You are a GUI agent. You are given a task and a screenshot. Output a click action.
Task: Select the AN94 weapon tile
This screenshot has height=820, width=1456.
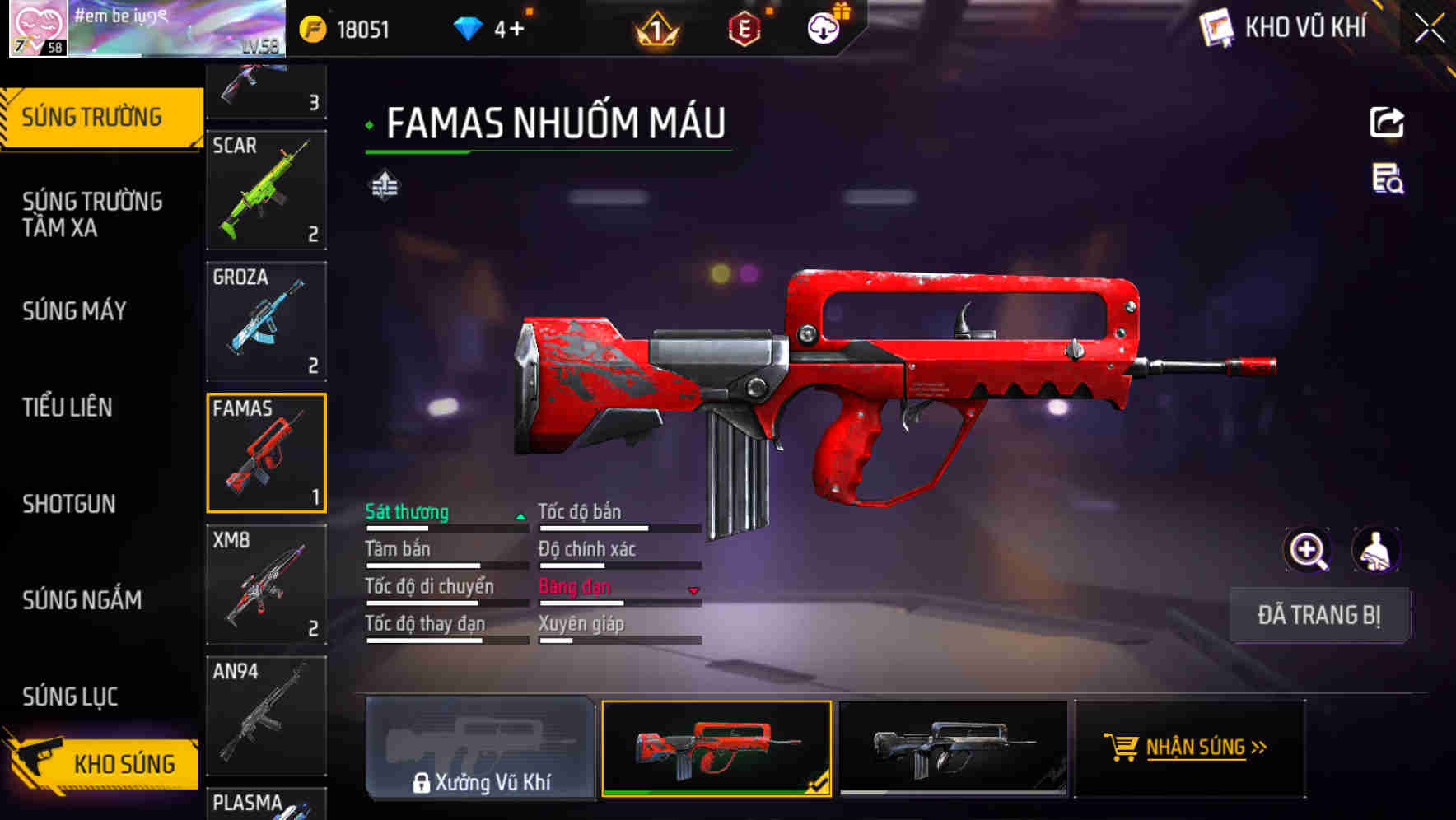click(266, 715)
